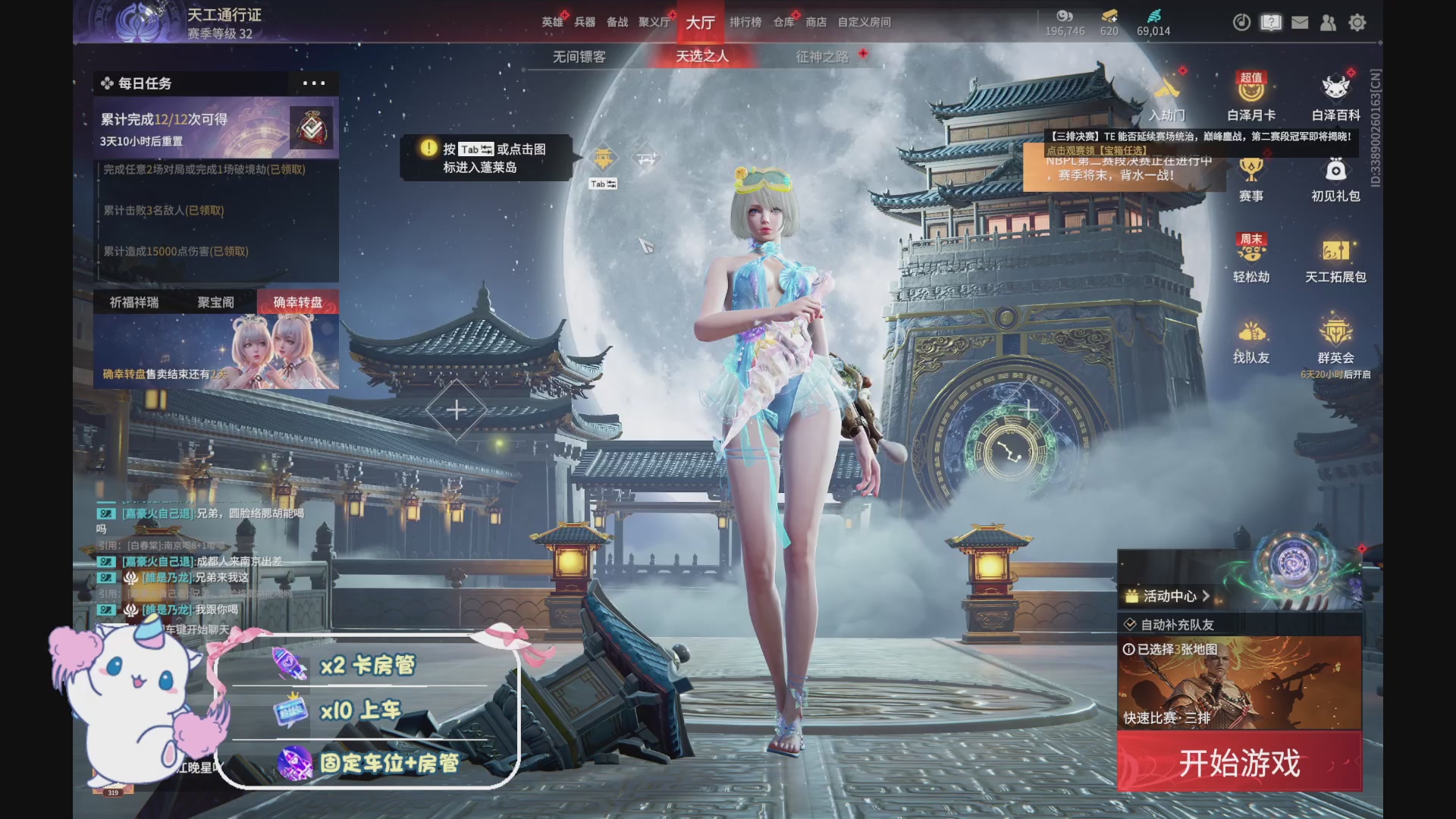Open the settings gear icon
This screenshot has width=1456, height=819.
tap(1357, 23)
